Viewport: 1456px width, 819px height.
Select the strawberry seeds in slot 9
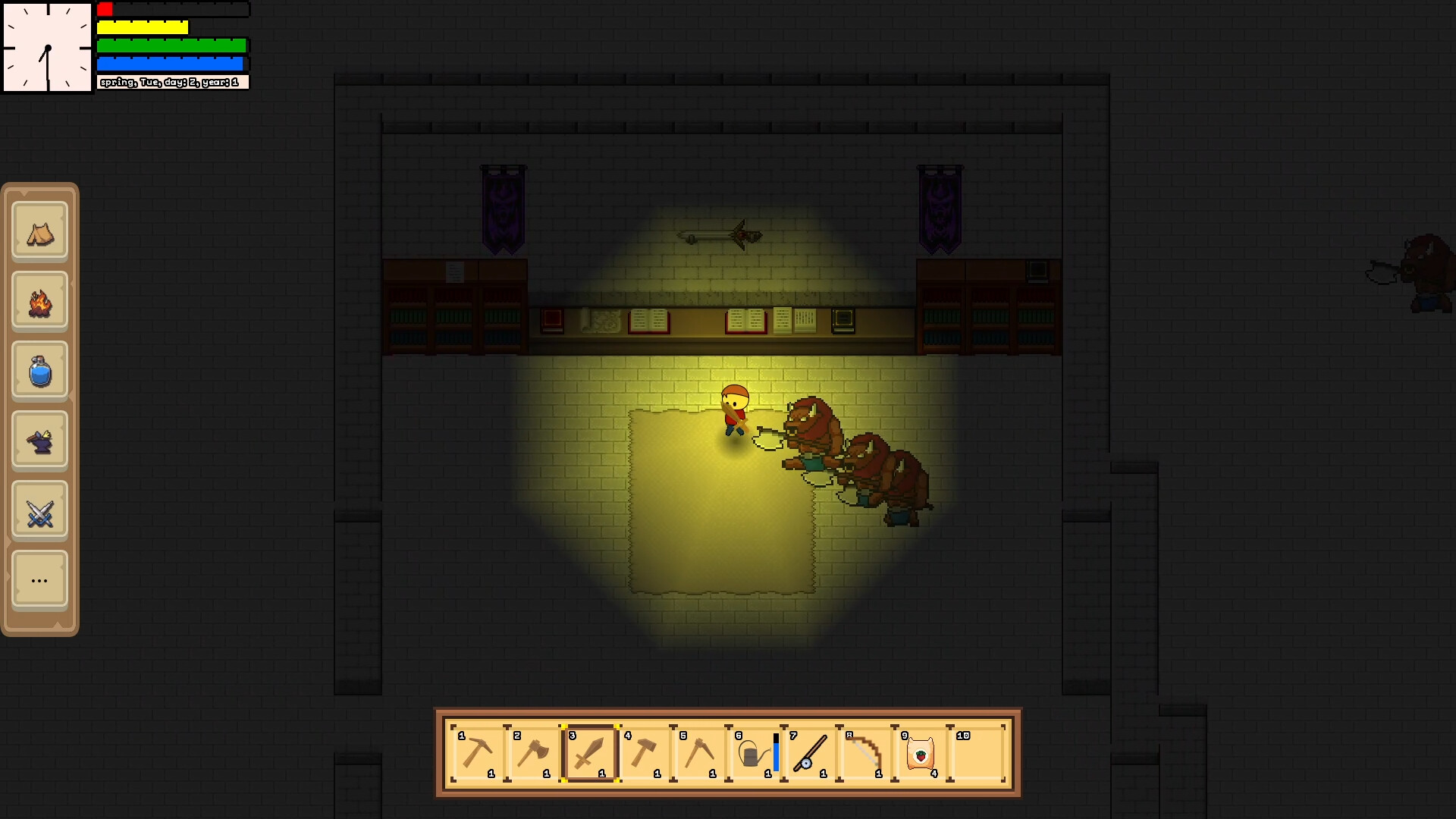920,754
